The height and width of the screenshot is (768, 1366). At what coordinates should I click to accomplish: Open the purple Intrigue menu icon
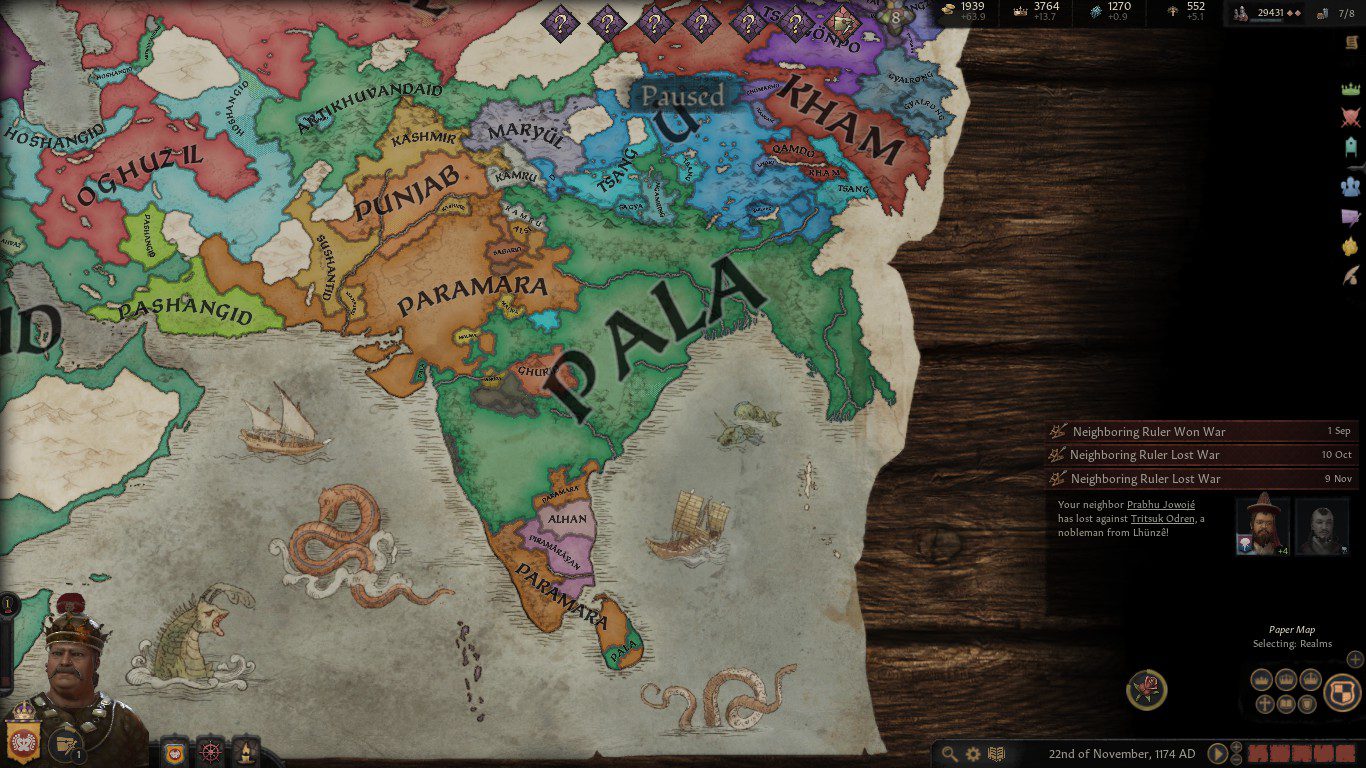[x=1351, y=216]
